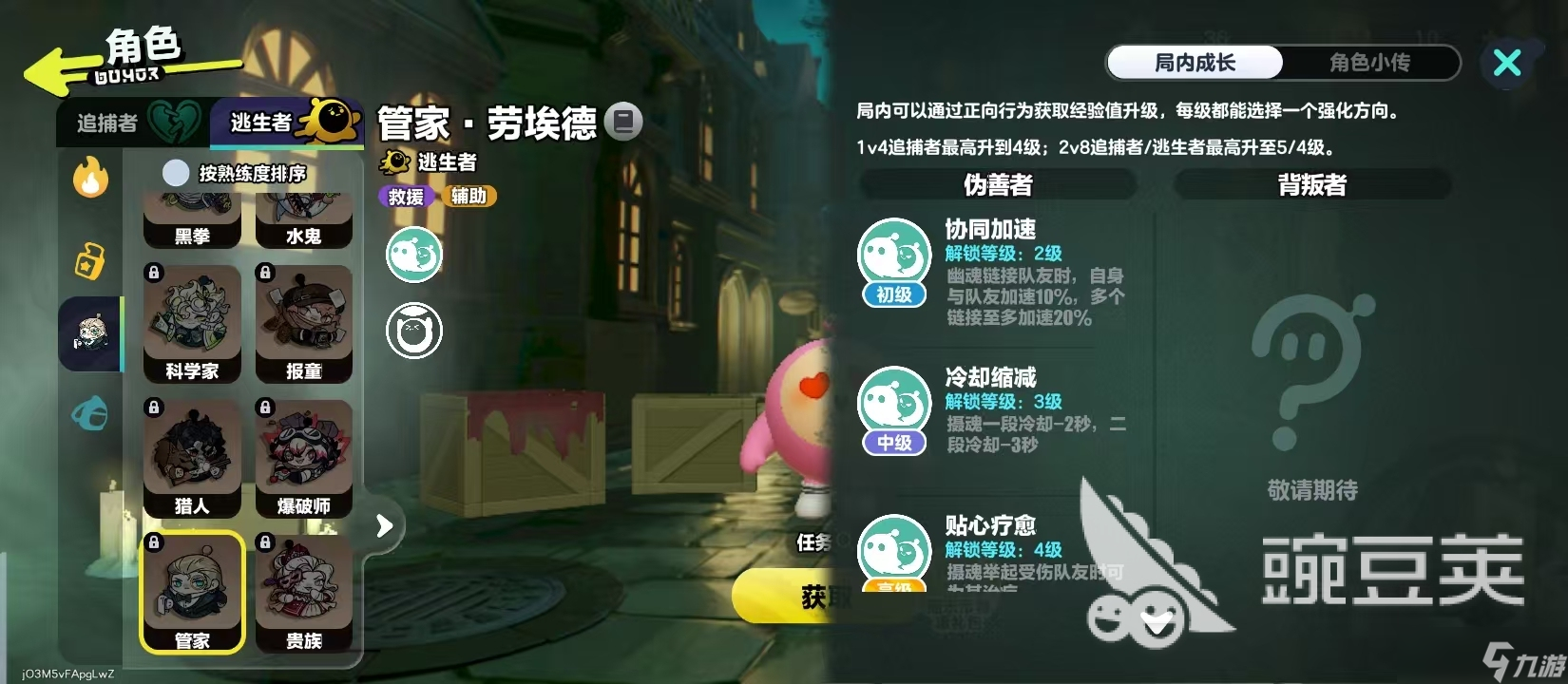This screenshot has width=1568, height=684.
Task: Switch to 背叛者 skill branch
Action: pos(1311,185)
